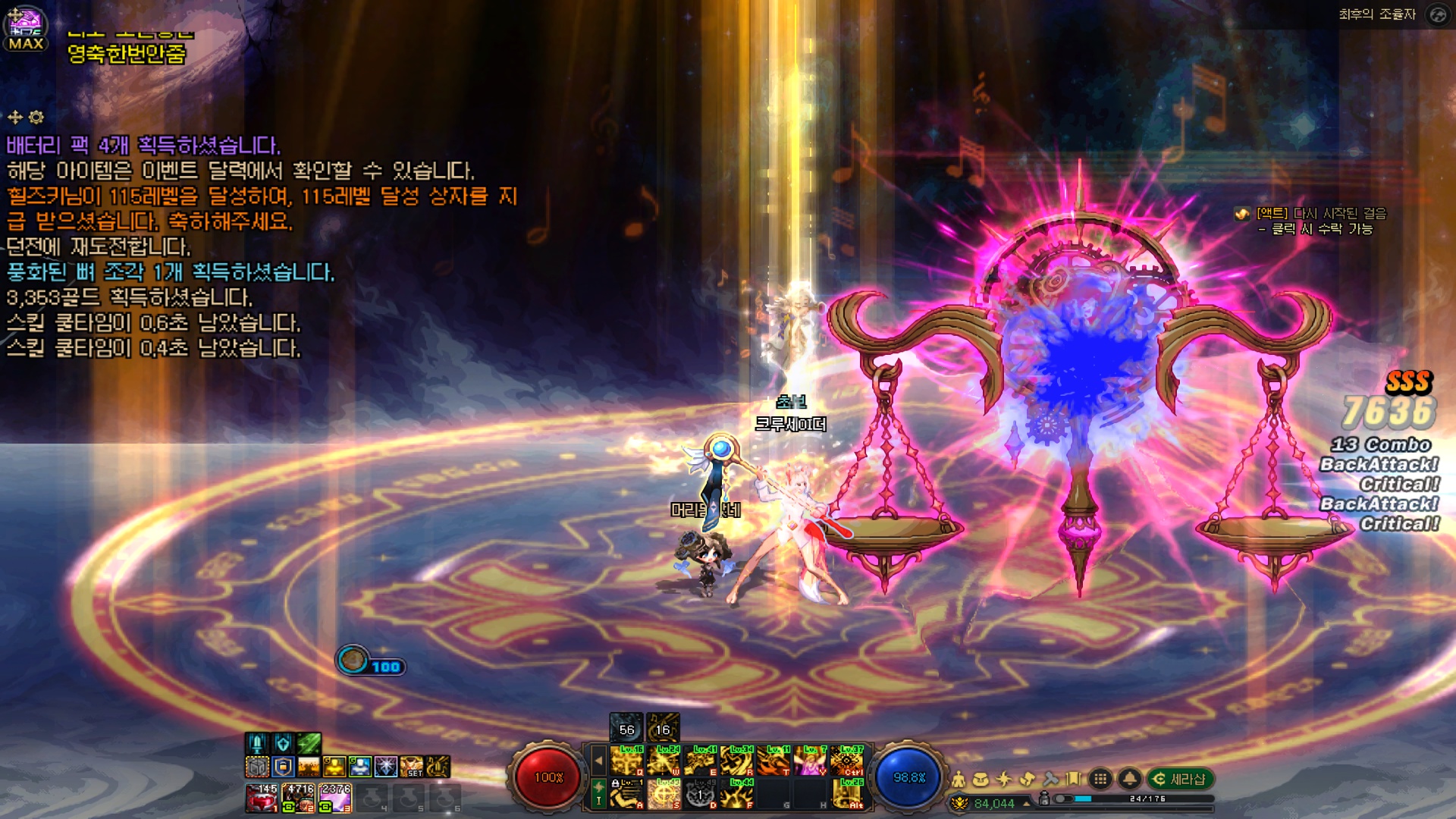Use the consumable in quick slot 2
1456x819 pixels.
click(298, 799)
